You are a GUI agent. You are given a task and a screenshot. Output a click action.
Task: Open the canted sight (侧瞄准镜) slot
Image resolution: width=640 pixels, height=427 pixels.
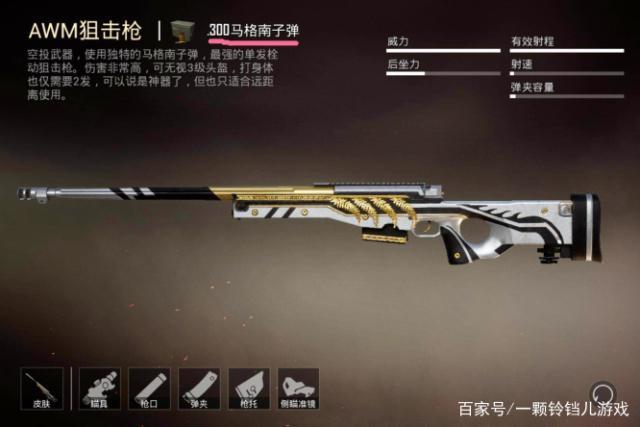(x=299, y=390)
